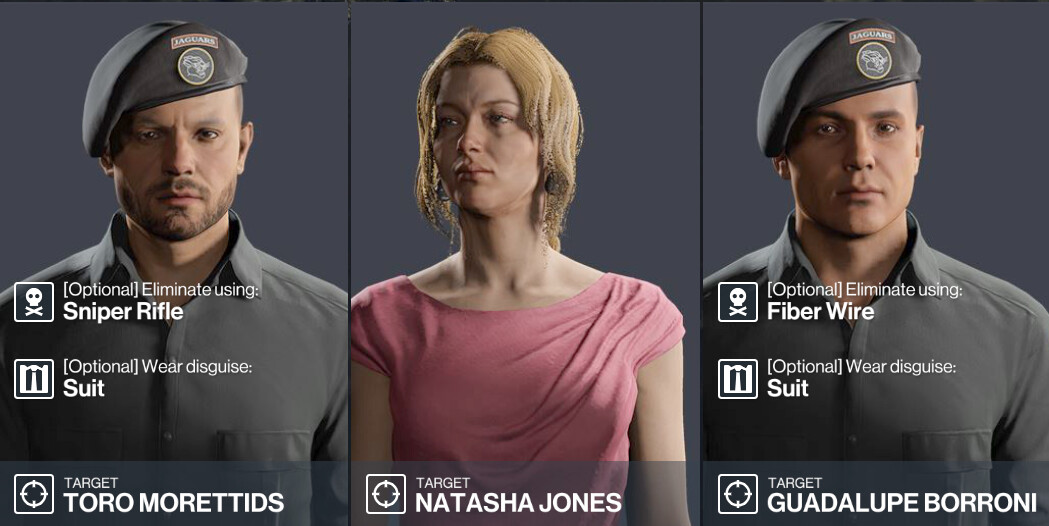Select the Suit disguise icon on Toro's card
Image resolution: width=1049 pixels, height=526 pixels.
[34, 379]
